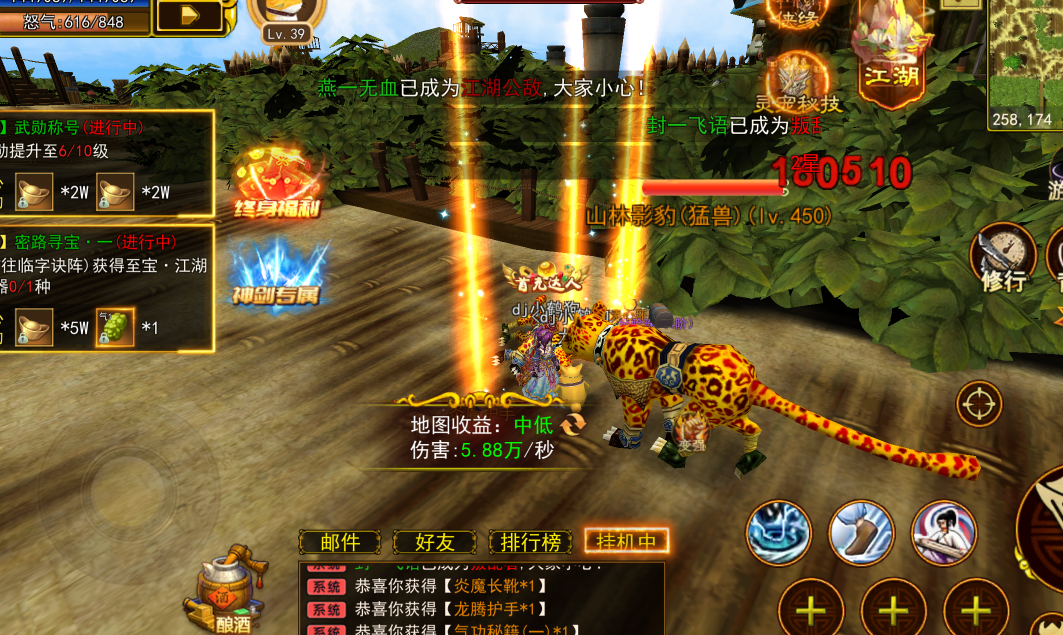
Task: Activate the flying kick skill
Action: (x=861, y=532)
